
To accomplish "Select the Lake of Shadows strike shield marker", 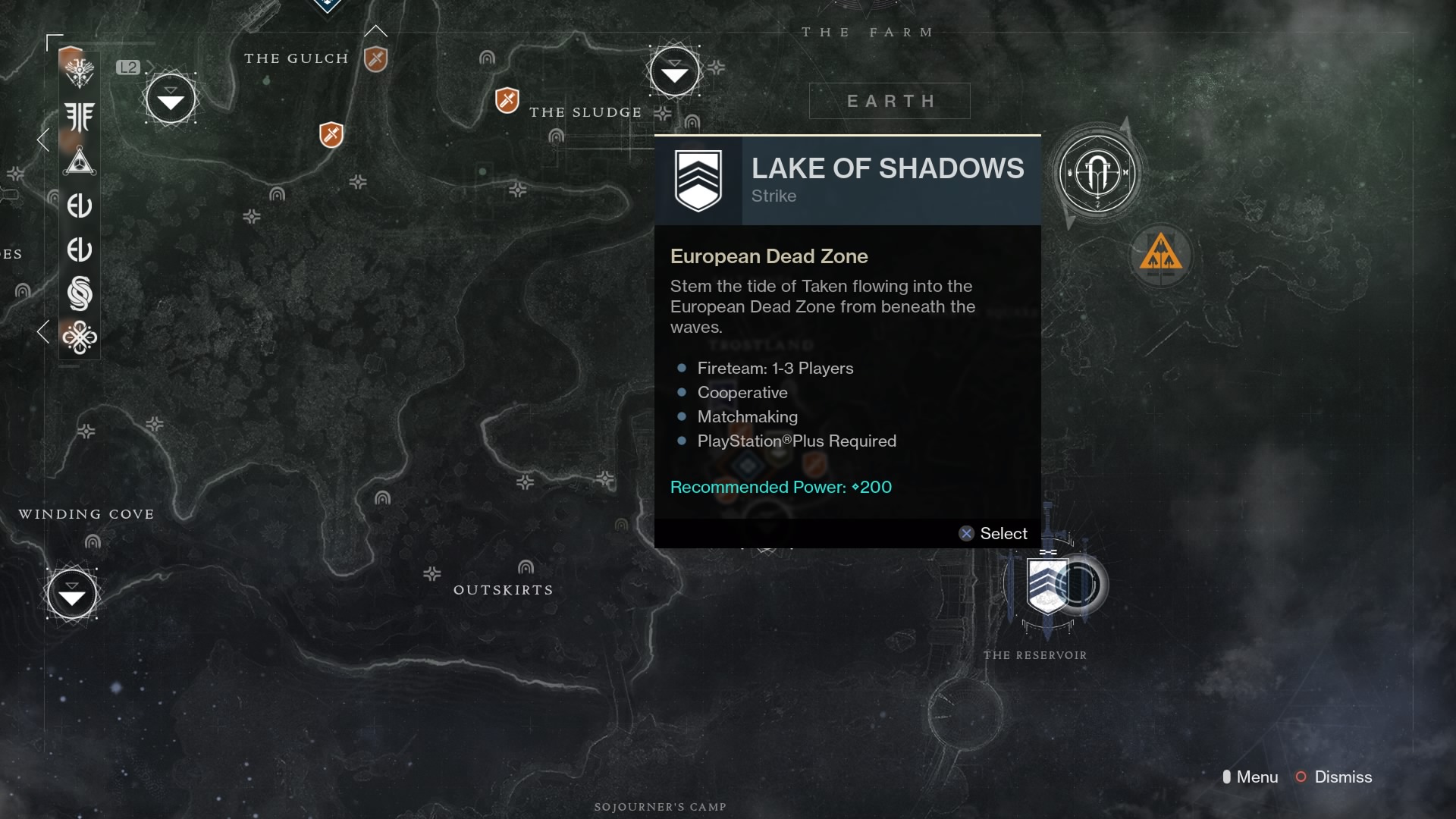I will click(x=1047, y=585).
